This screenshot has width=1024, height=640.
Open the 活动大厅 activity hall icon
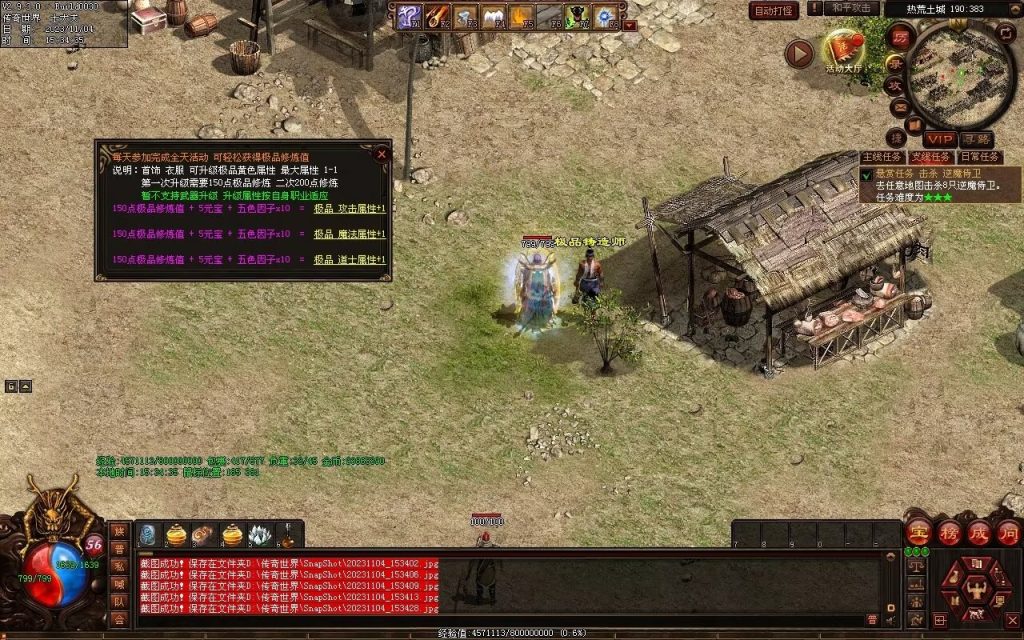tap(846, 50)
